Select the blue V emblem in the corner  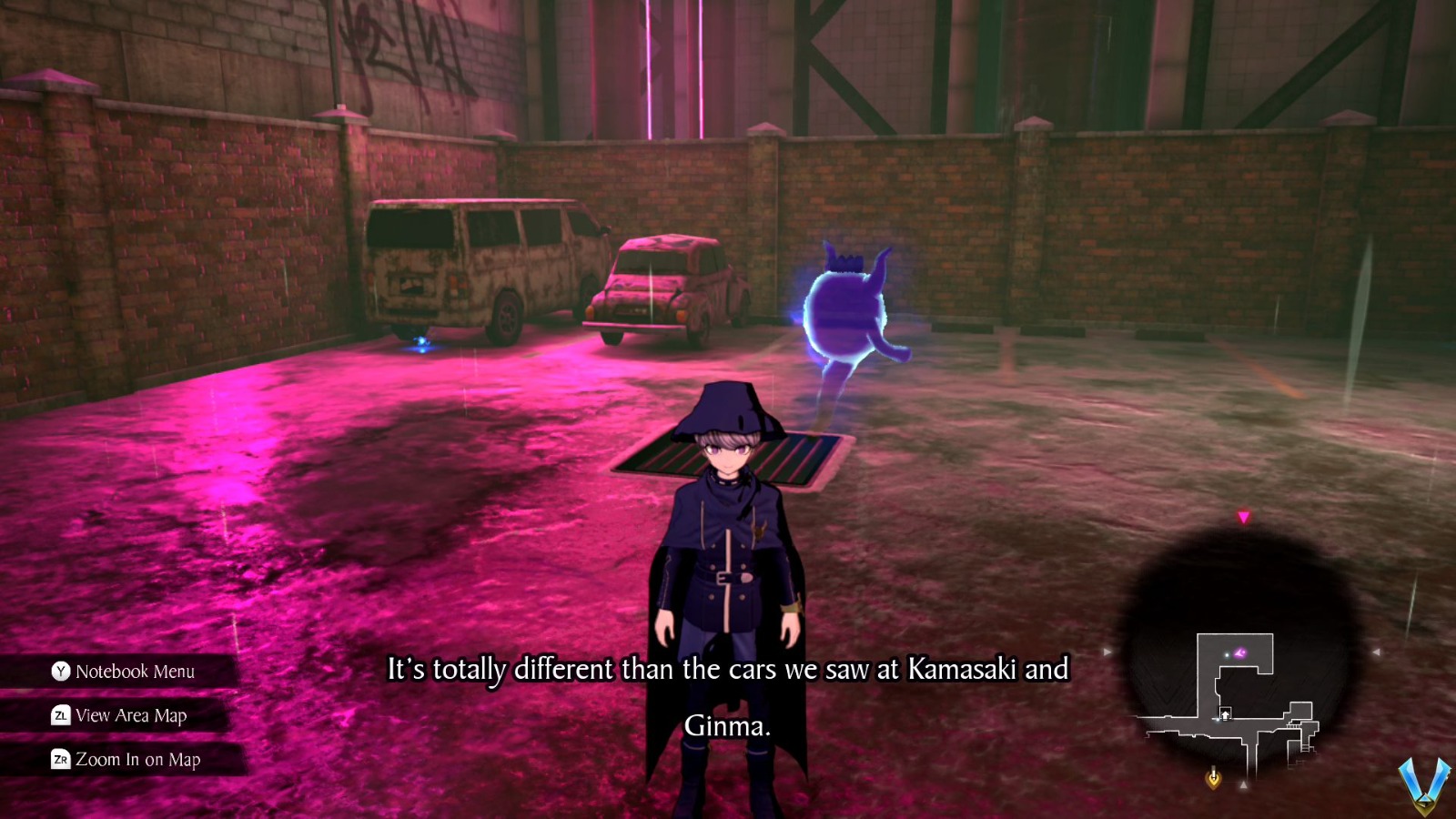point(1424,784)
